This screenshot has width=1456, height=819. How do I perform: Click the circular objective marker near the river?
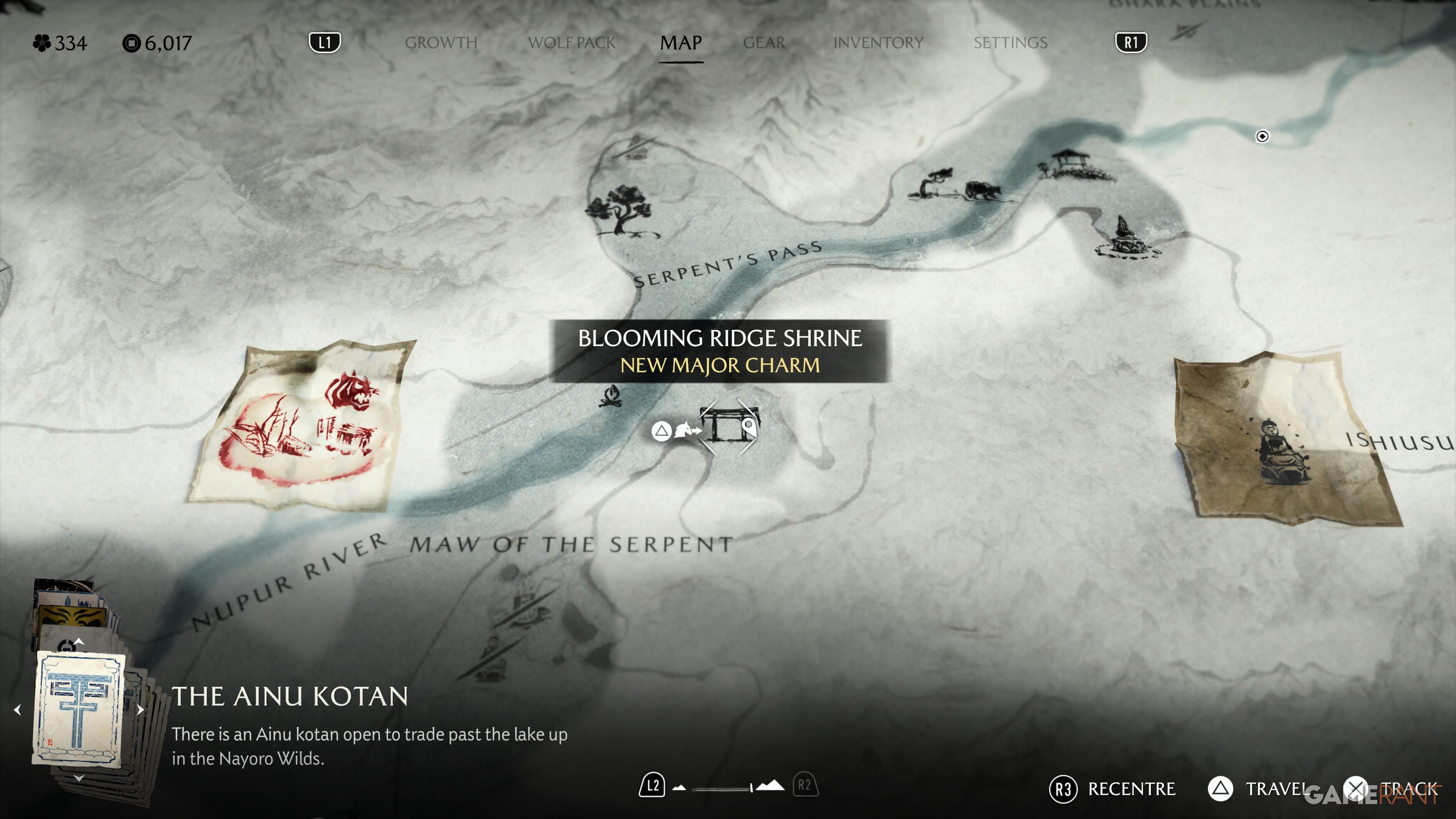click(x=1262, y=136)
